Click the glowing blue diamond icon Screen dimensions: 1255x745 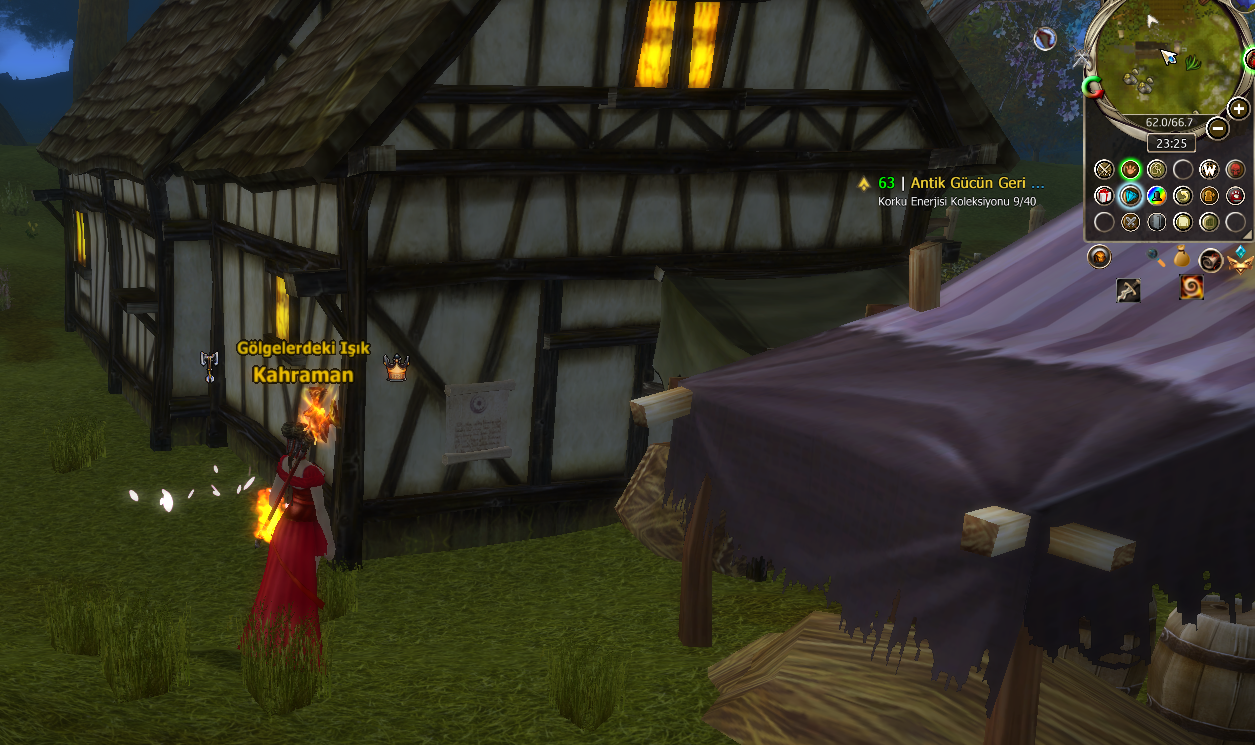tap(1130, 195)
